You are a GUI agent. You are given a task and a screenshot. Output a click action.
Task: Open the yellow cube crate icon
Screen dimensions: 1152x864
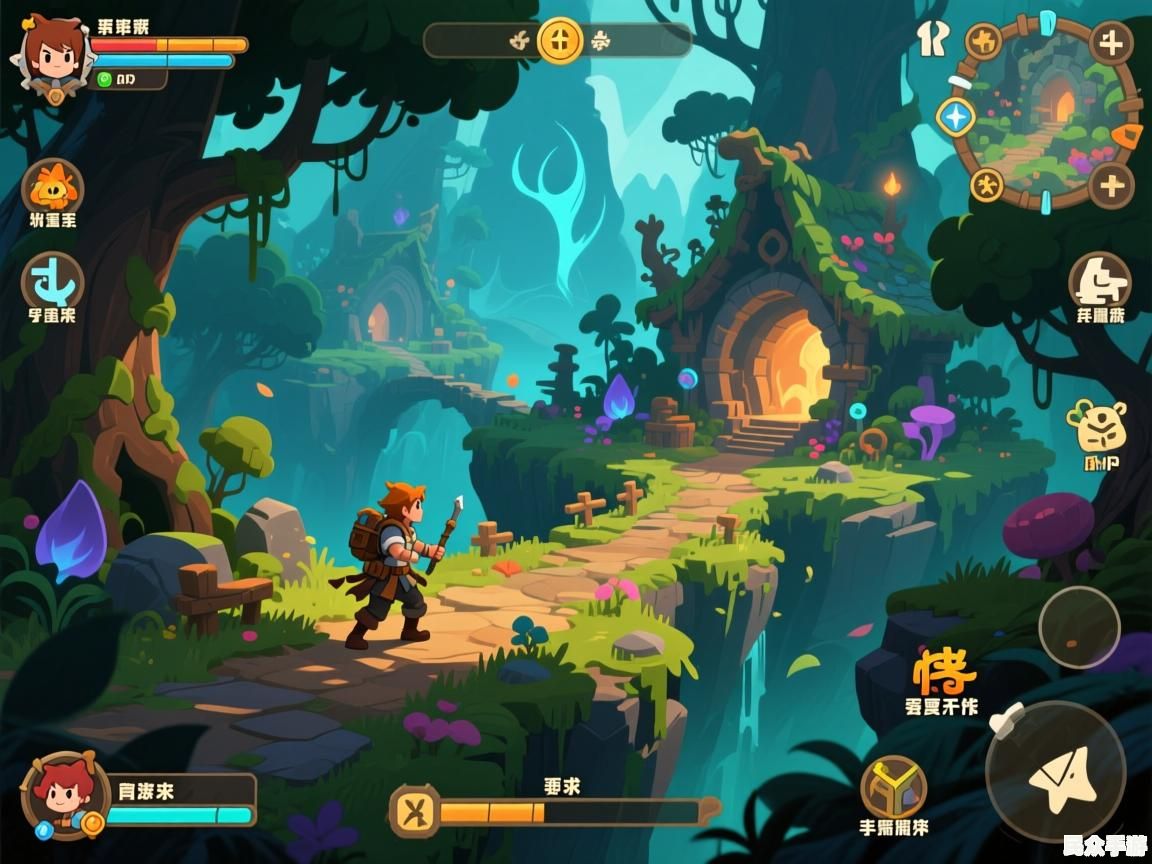pyautogui.click(x=893, y=787)
